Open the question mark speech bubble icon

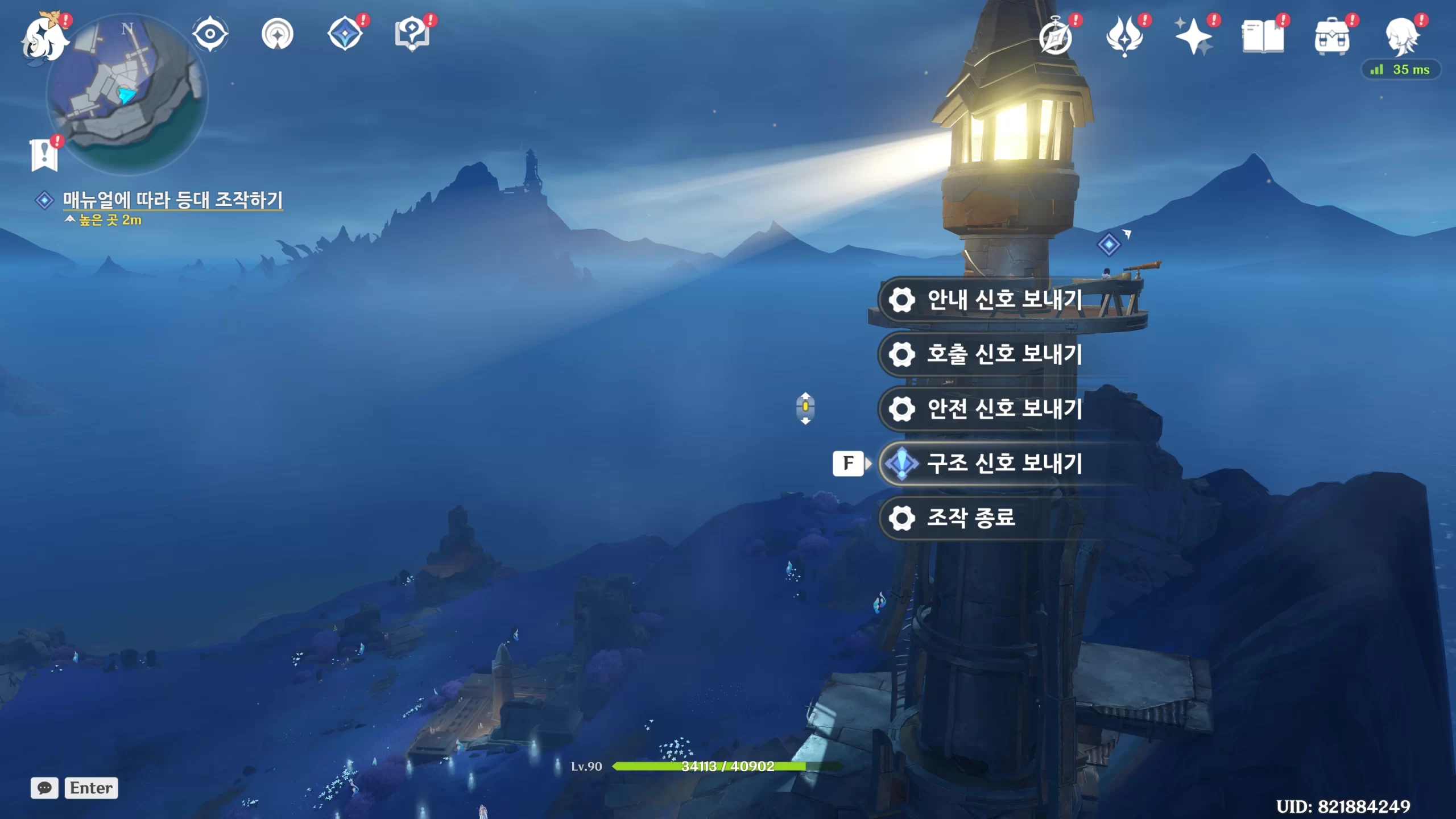[x=412, y=34]
